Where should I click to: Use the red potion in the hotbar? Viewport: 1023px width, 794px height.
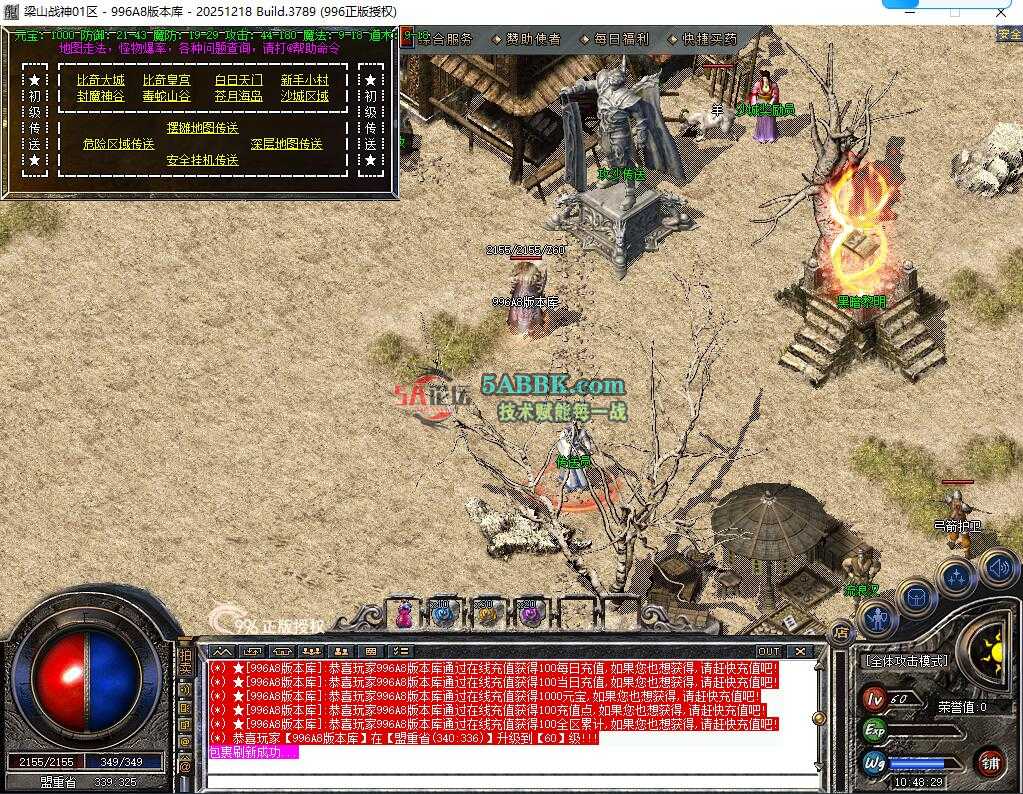404,613
